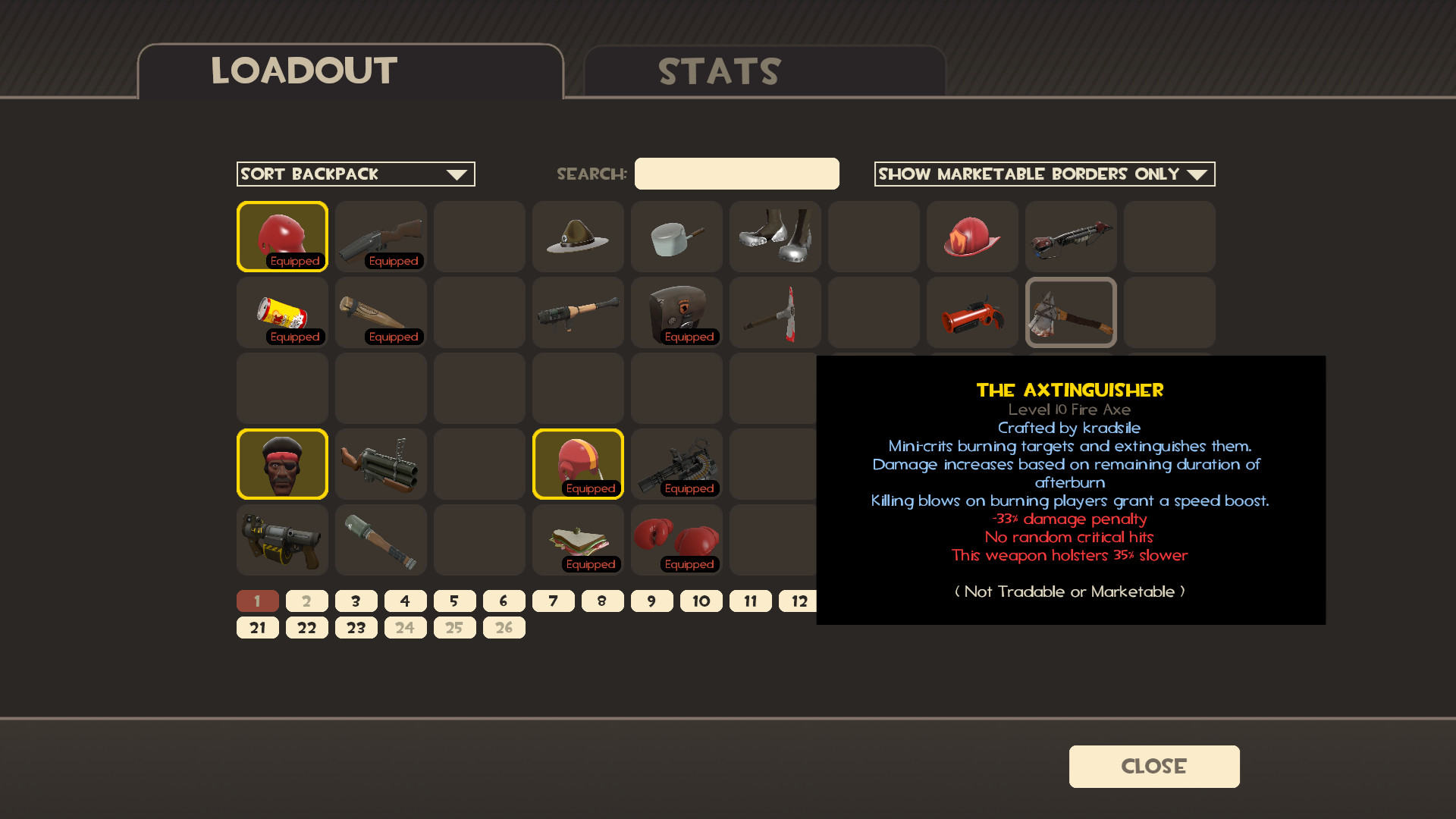Image resolution: width=1456 pixels, height=819 pixels.
Task: Open the frying pan item
Action: [676, 236]
